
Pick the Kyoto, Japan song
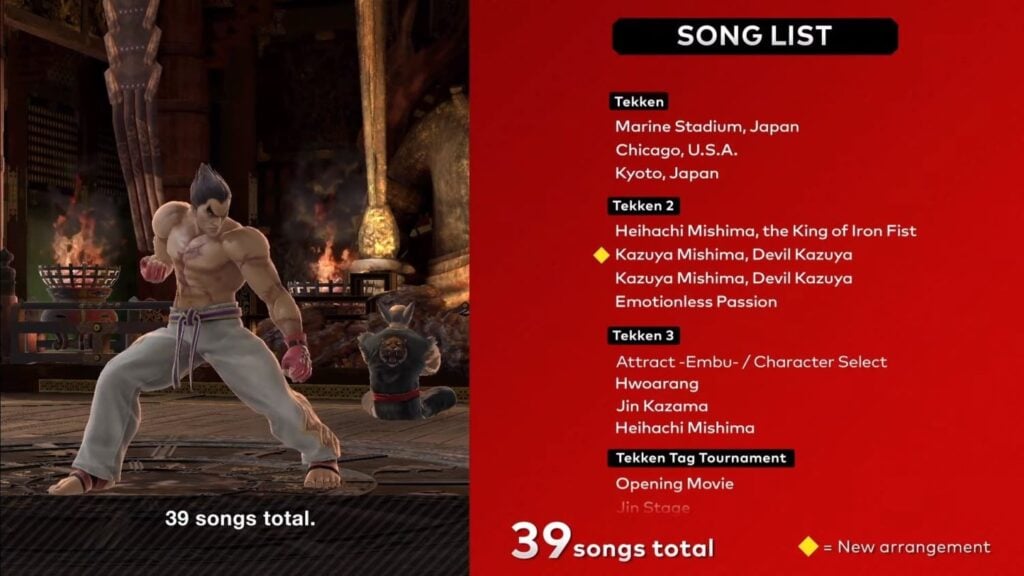[x=667, y=173]
